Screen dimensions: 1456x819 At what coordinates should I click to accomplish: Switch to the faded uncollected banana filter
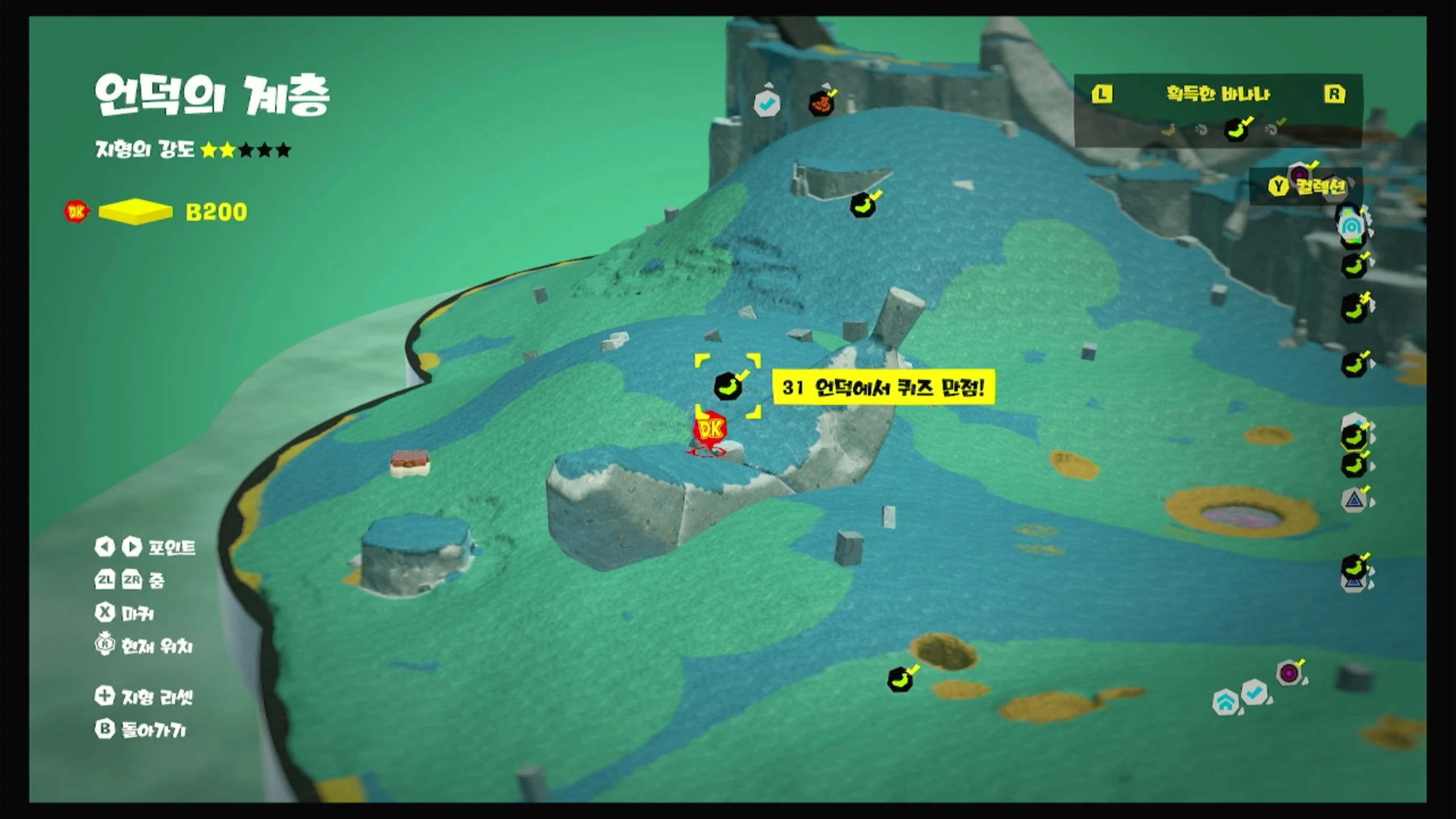point(1168,130)
